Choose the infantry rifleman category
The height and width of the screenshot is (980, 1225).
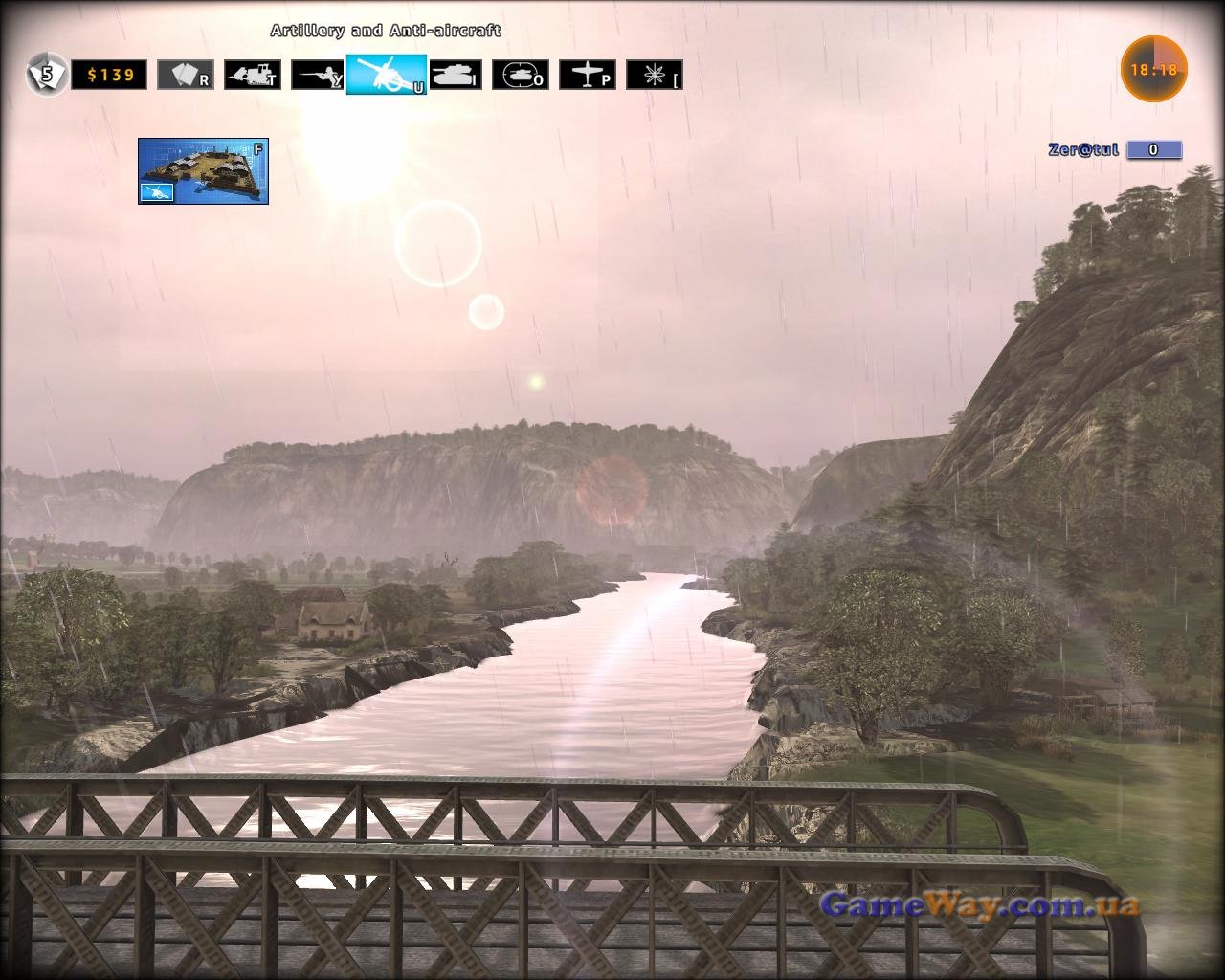point(319,75)
